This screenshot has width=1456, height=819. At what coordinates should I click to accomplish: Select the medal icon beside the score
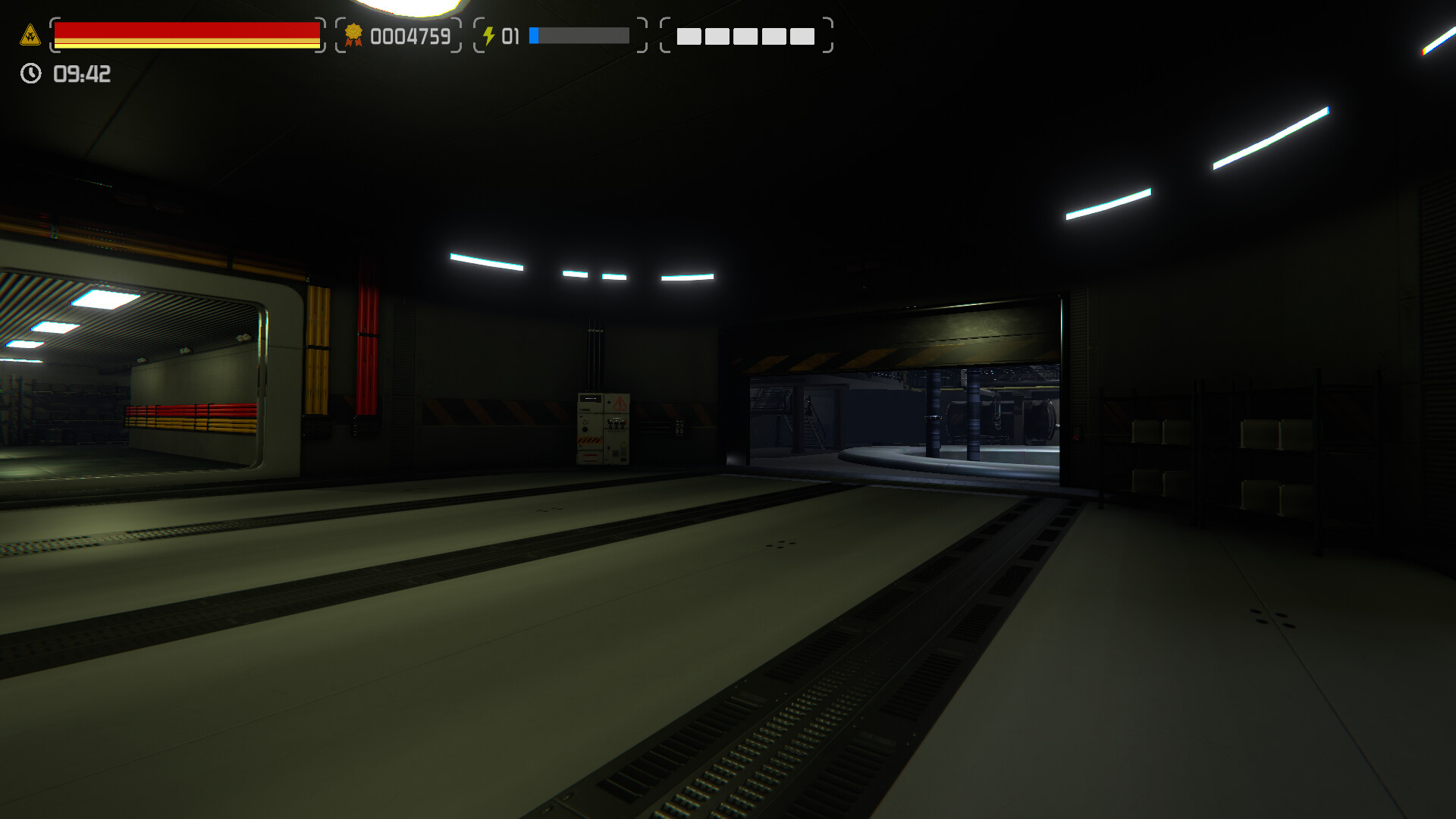click(x=353, y=34)
